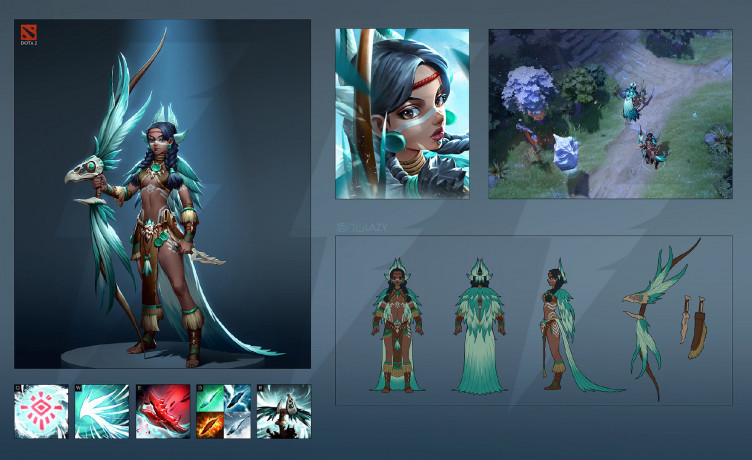Activate the white feather swirl ability
The height and width of the screenshot is (460, 752).
tap(102, 411)
